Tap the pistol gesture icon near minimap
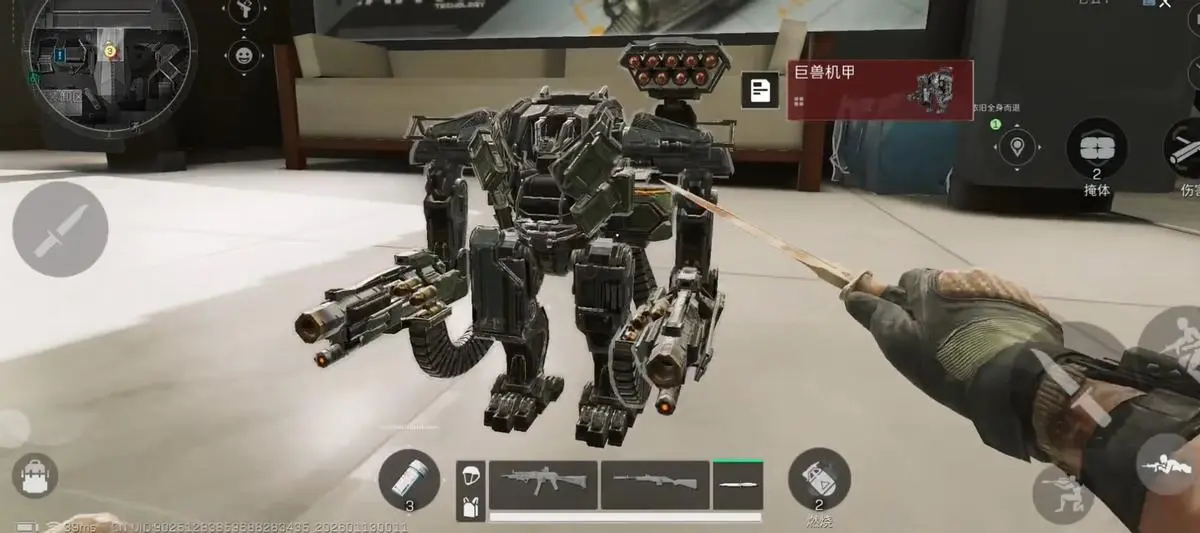Viewport: 1200px width, 533px height. pos(244,9)
